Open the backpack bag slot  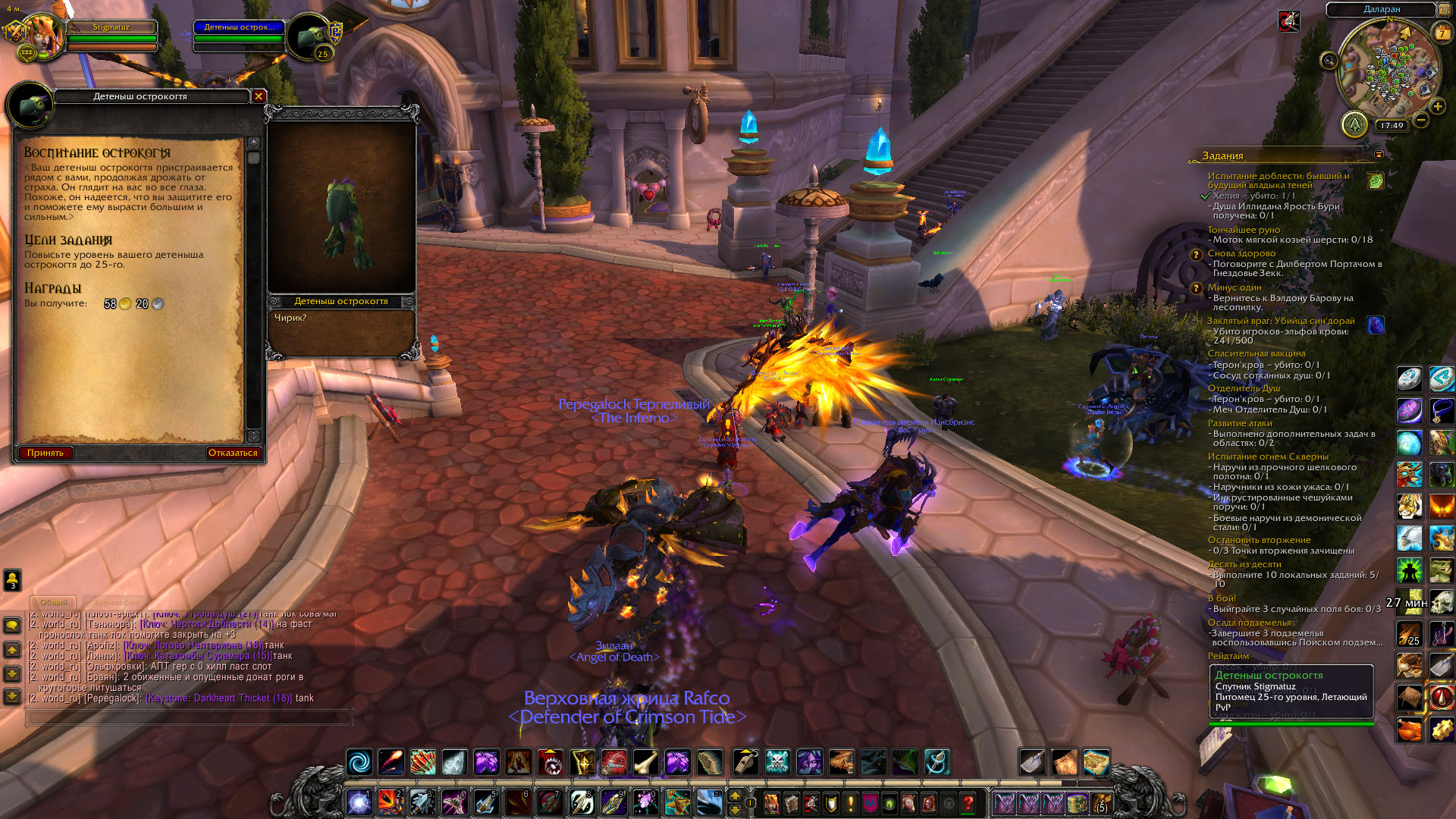pos(1099,802)
